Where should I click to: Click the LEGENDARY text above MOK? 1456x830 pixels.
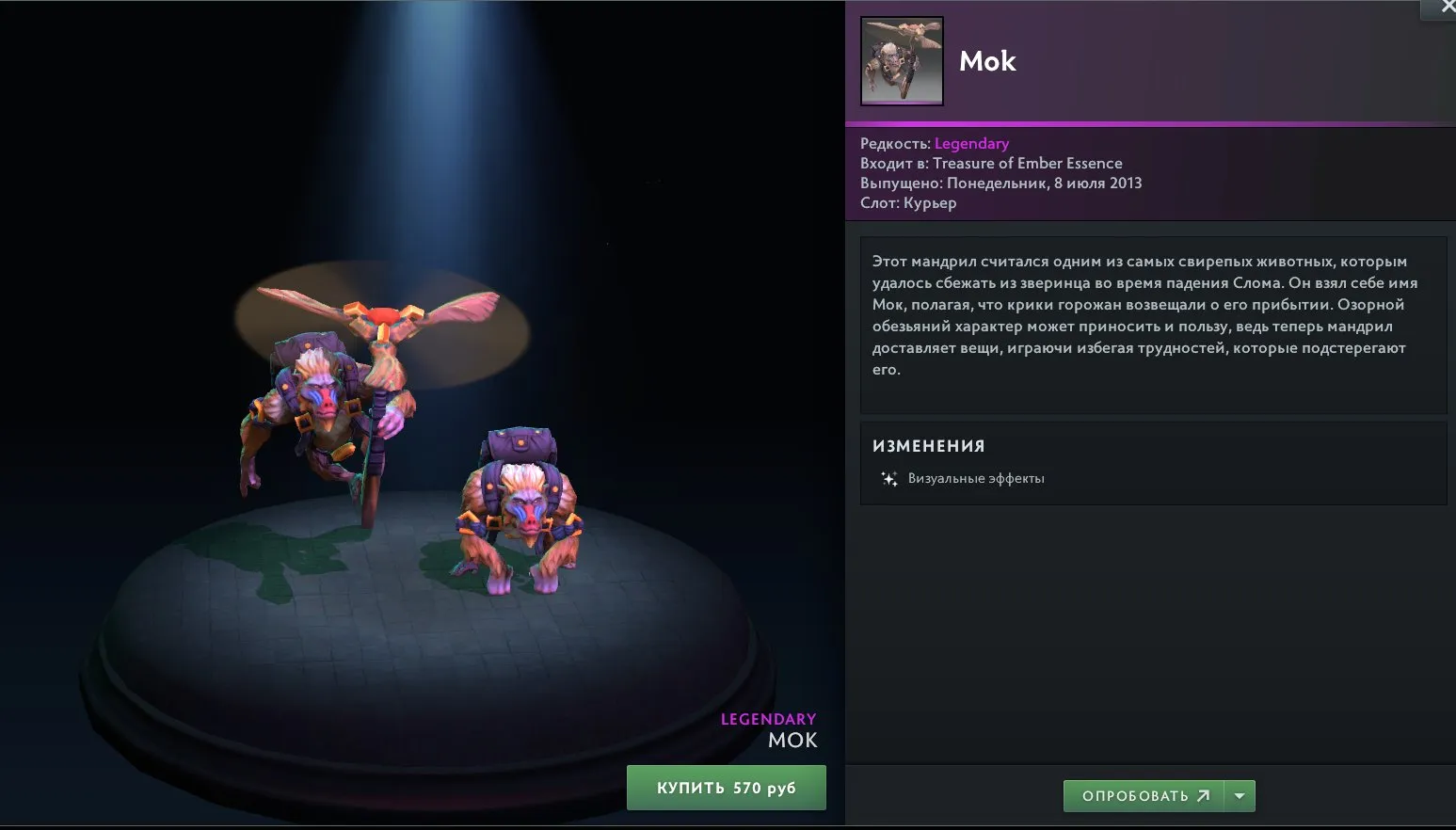[x=767, y=719]
